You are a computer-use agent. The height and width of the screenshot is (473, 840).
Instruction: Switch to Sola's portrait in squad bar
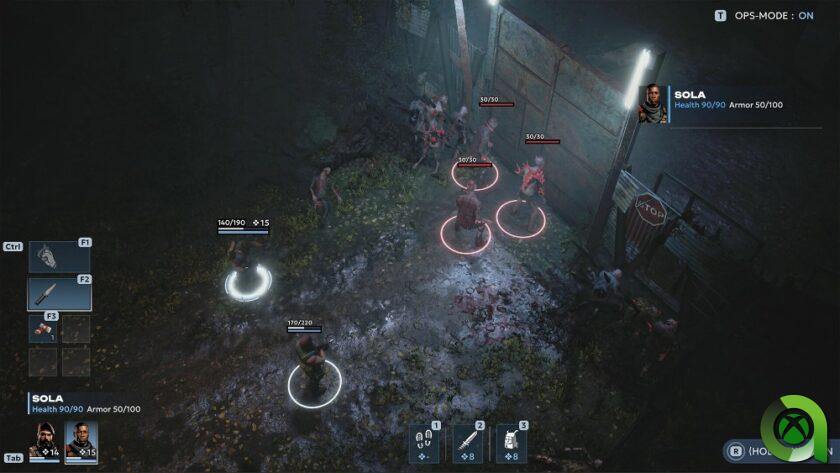tap(81, 438)
